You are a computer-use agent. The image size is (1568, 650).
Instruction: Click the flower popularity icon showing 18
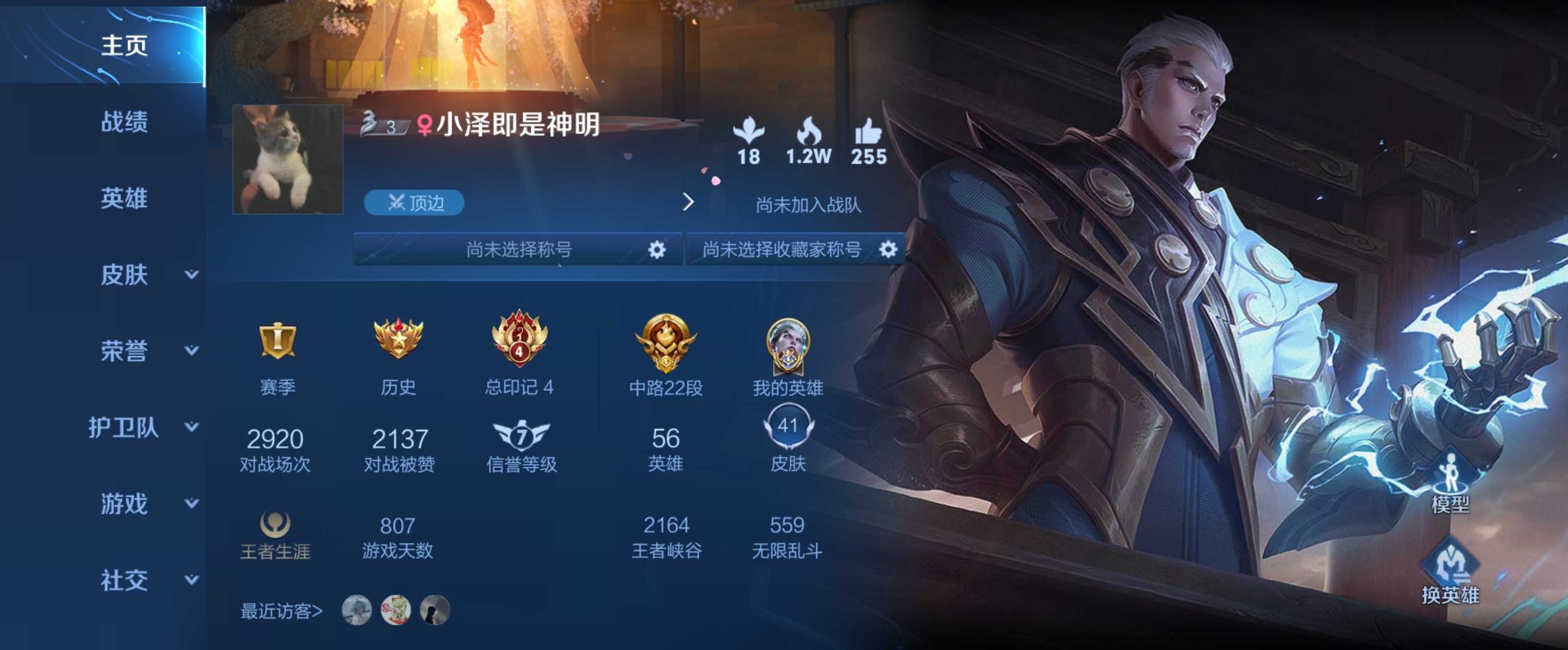749,133
